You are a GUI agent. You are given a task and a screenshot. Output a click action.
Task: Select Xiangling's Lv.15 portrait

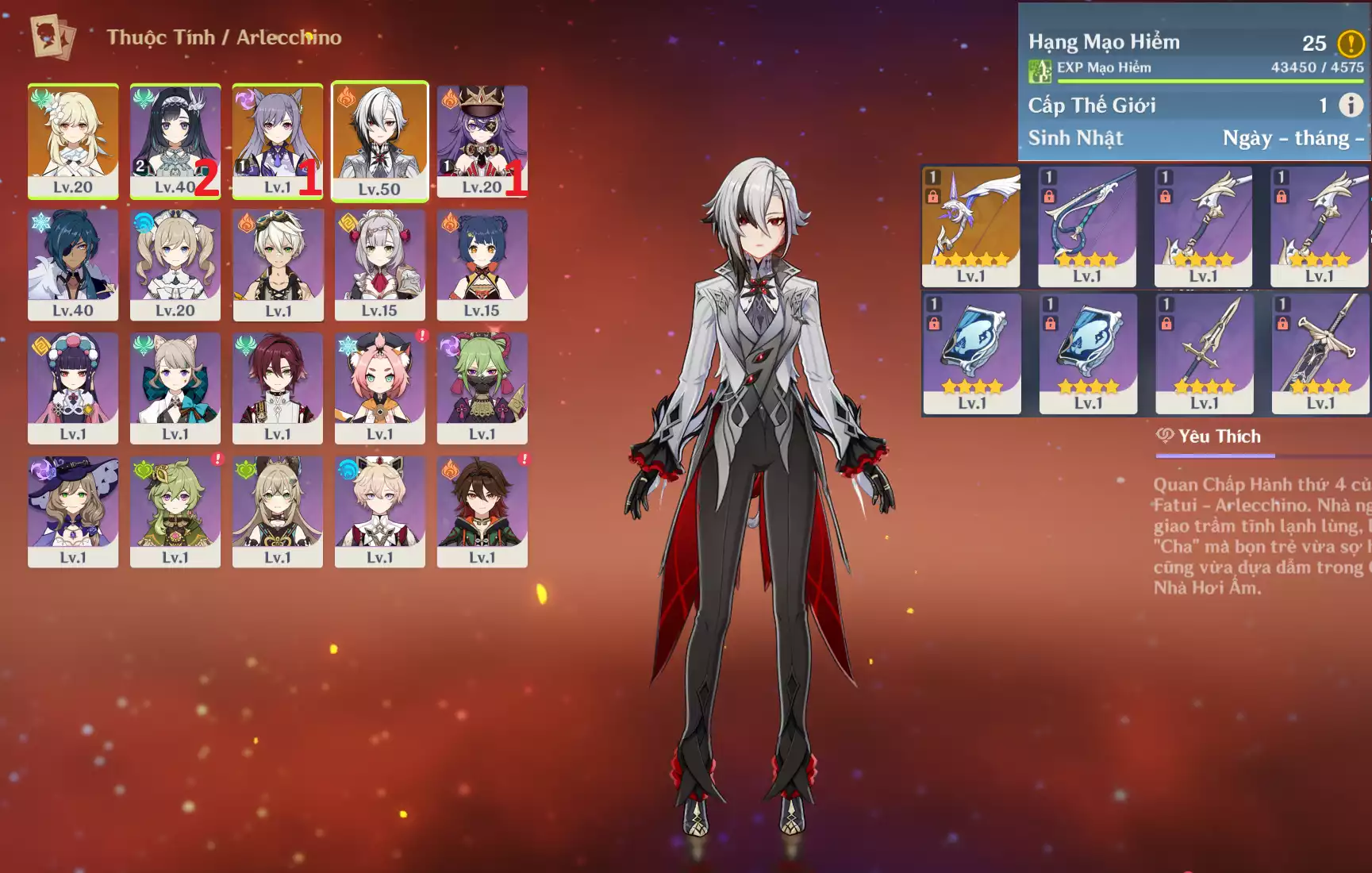pos(482,264)
